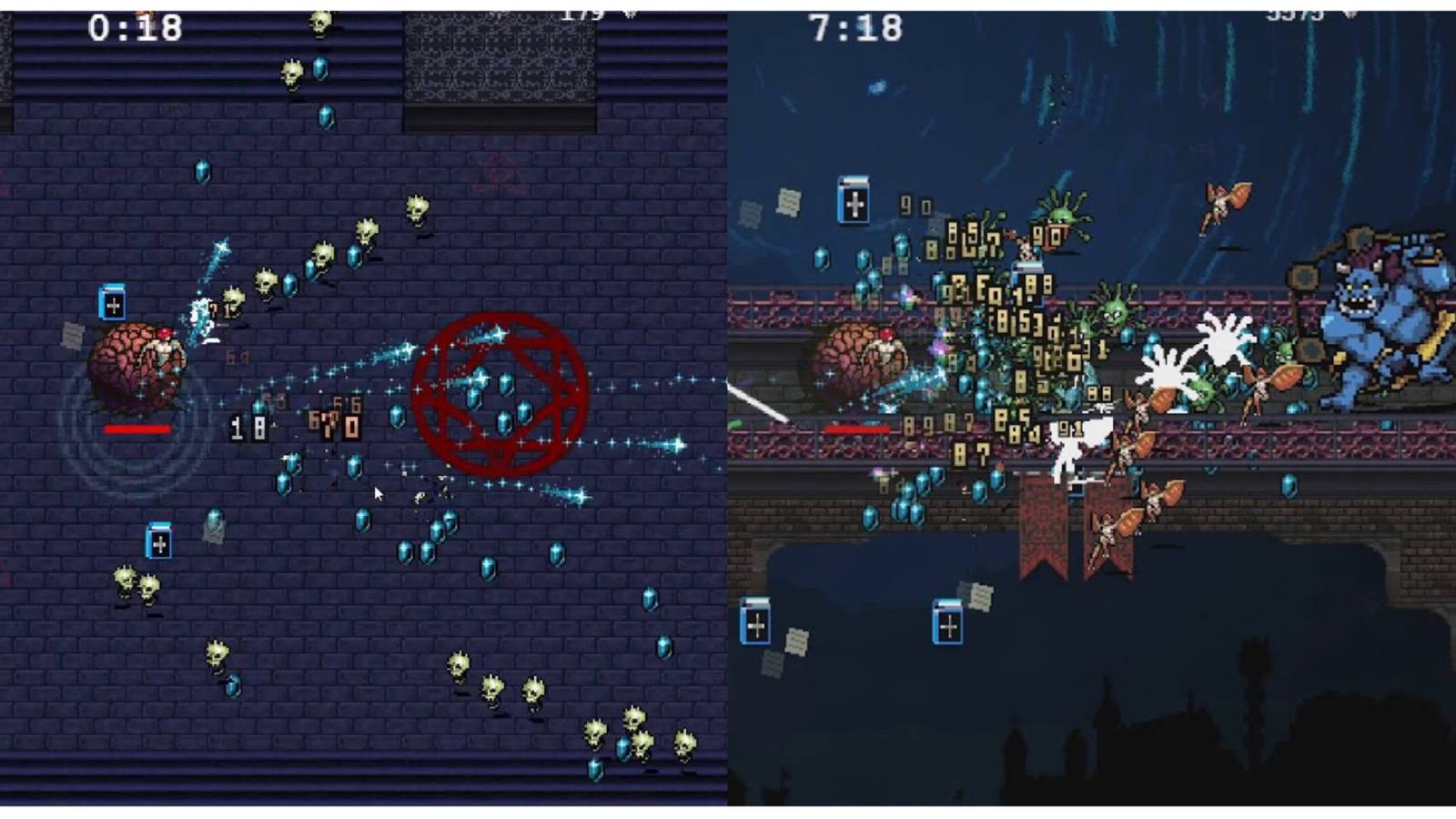Click the gold count 5575 on the right
Viewport: 1456px width, 819px height.
[x=1294, y=14]
